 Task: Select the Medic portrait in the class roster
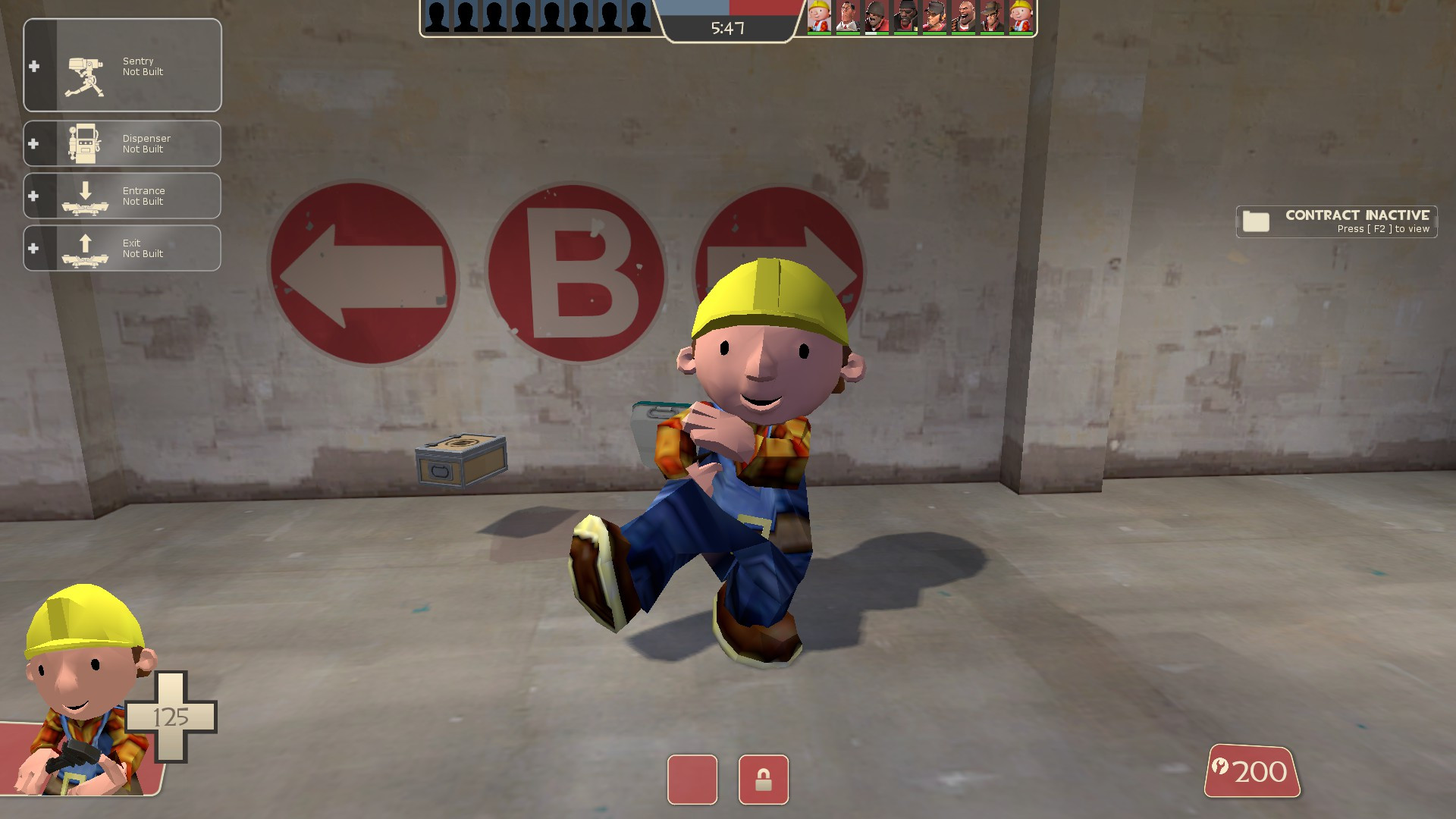pyautogui.click(x=847, y=17)
